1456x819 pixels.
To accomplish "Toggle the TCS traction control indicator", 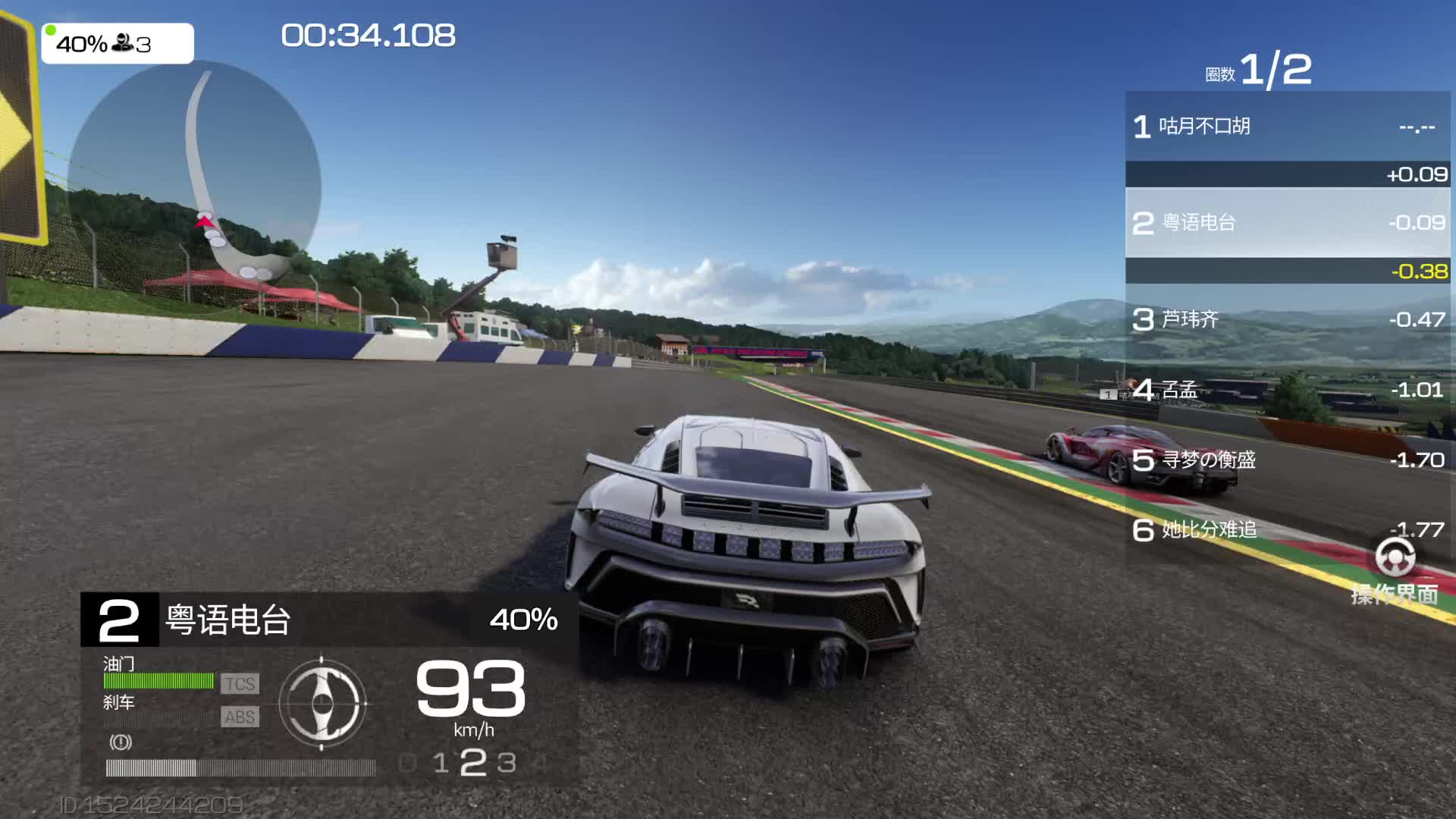I will (x=240, y=684).
